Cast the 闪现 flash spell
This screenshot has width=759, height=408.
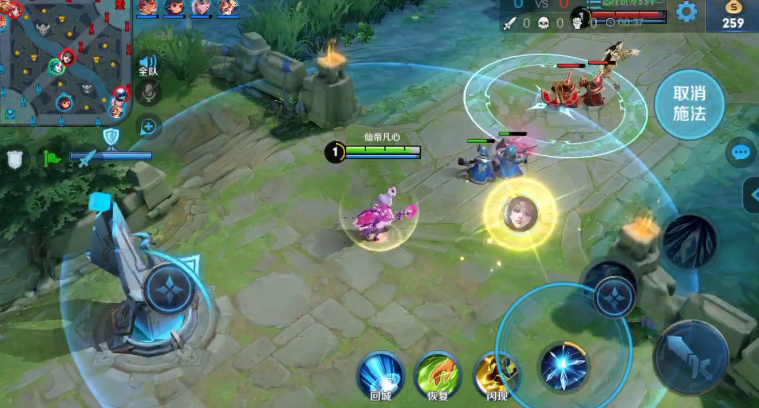tap(496, 374)
